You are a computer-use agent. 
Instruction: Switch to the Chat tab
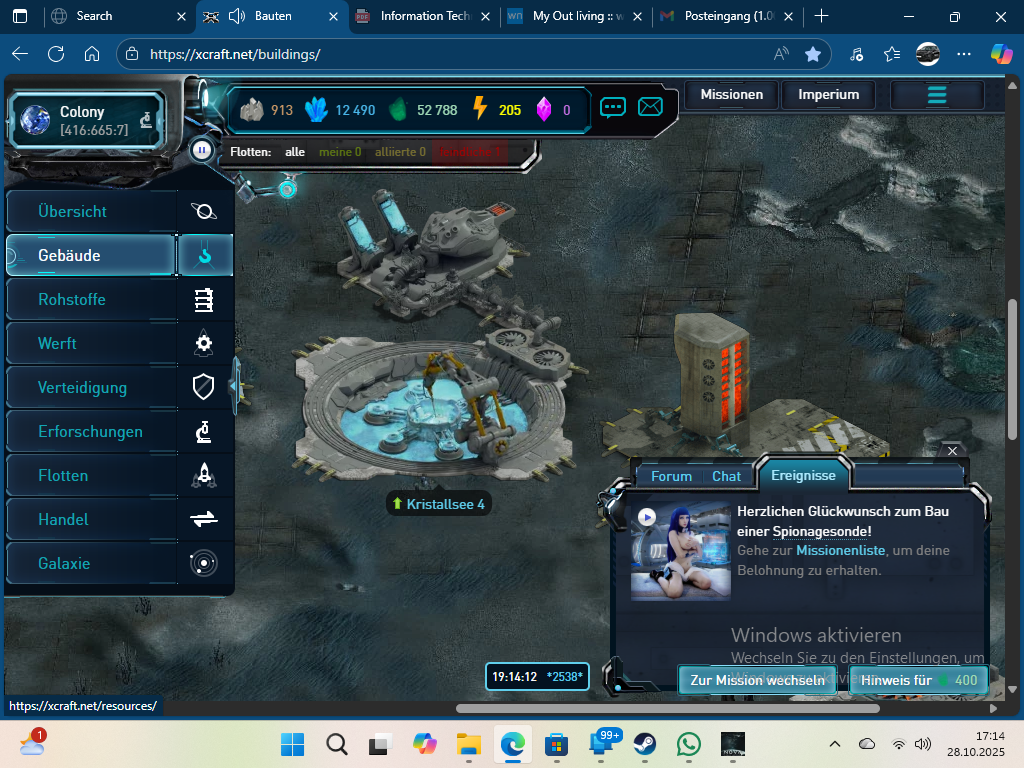click(x=727, y=476)
